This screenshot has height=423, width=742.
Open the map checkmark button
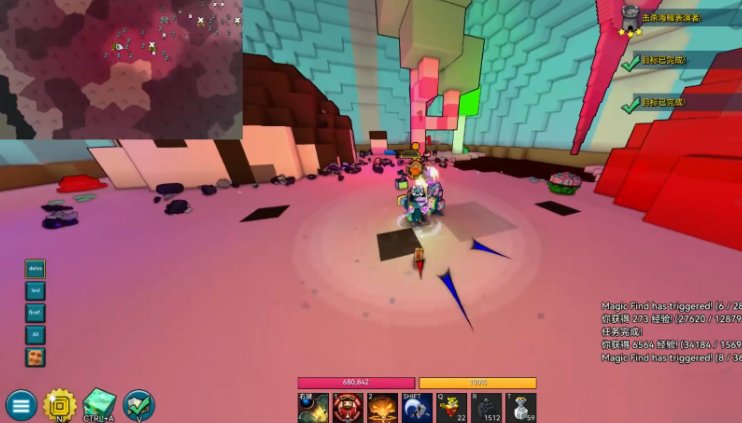pos(138,404)
